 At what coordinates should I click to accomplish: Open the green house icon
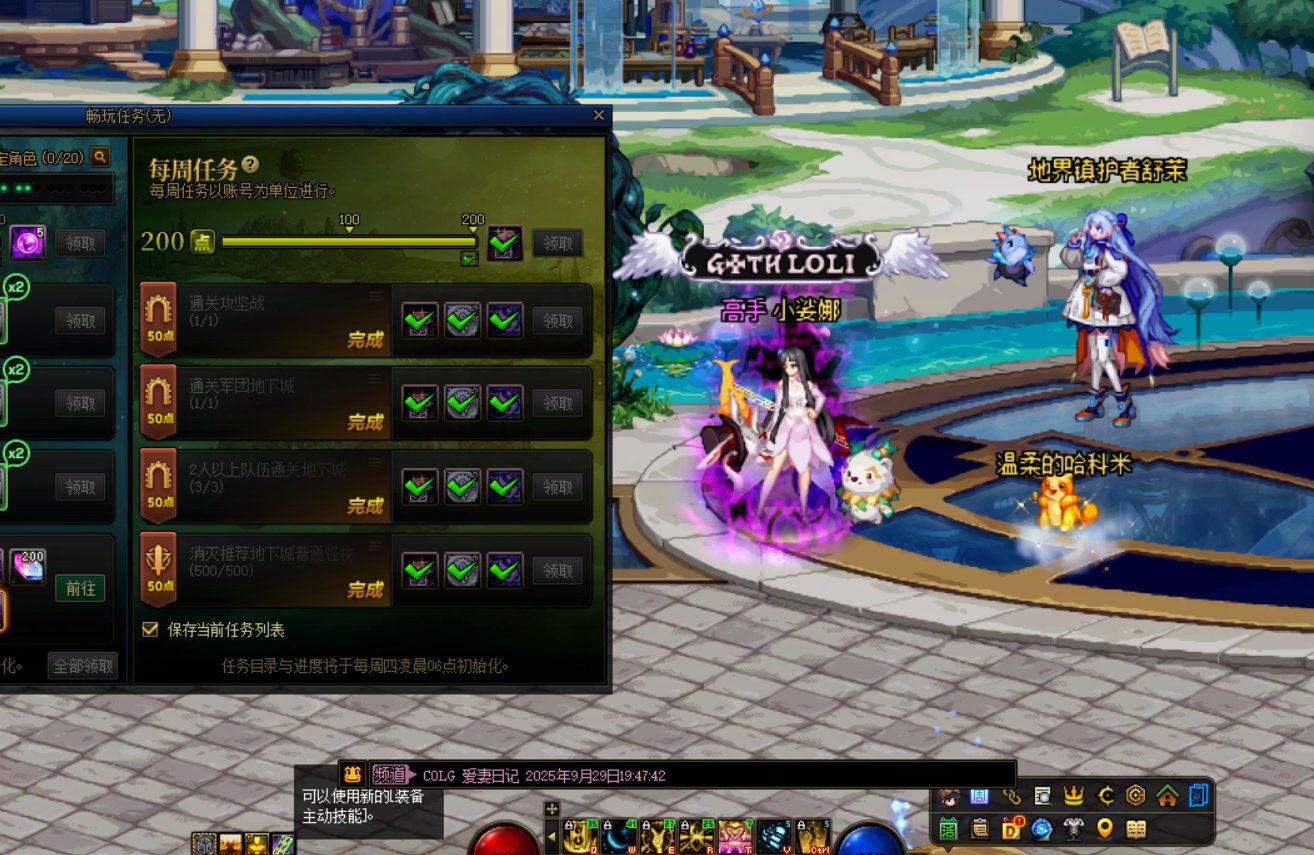1167,796
